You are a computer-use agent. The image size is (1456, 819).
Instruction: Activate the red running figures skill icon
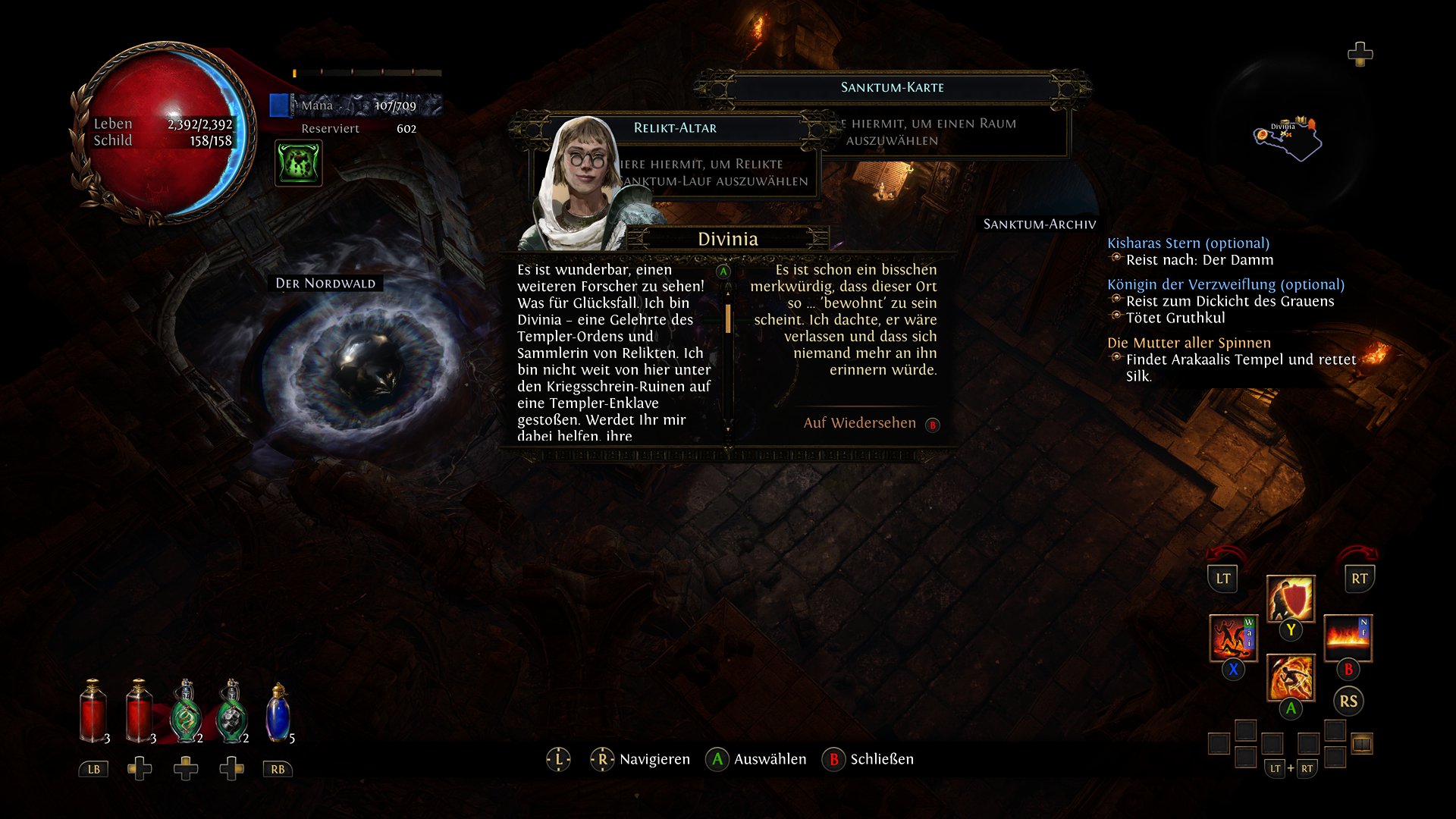1232,639
